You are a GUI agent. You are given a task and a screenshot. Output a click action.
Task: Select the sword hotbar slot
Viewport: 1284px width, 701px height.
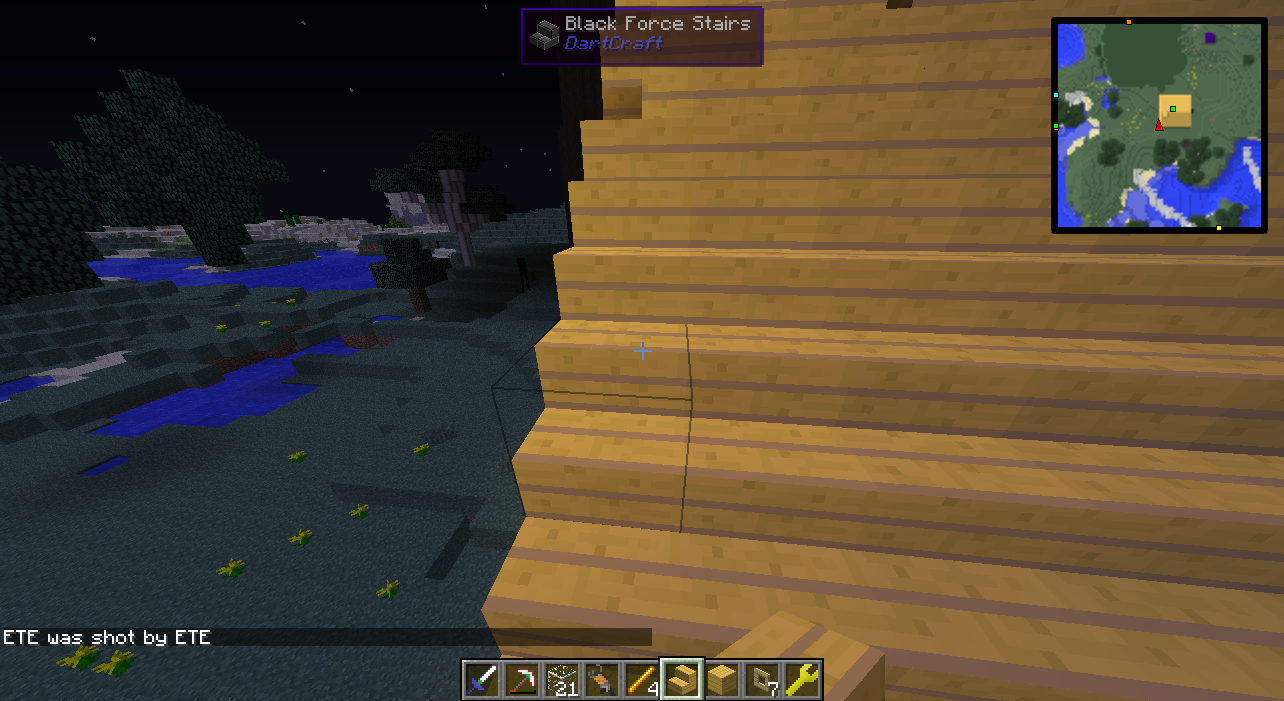pyautogui.click(x=482, y=680)
